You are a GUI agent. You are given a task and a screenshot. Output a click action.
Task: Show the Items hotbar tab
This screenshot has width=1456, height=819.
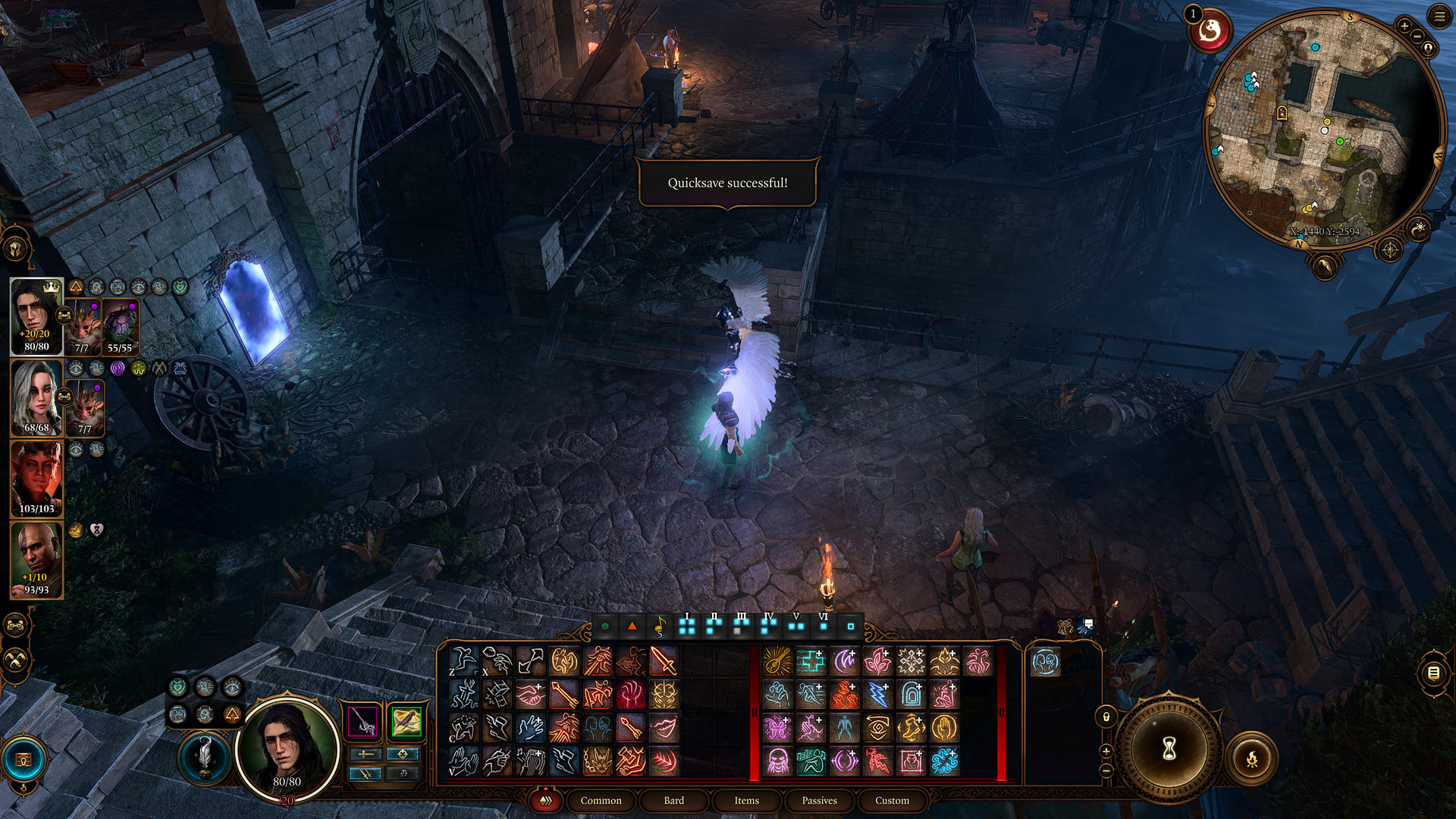coord(746,800)
